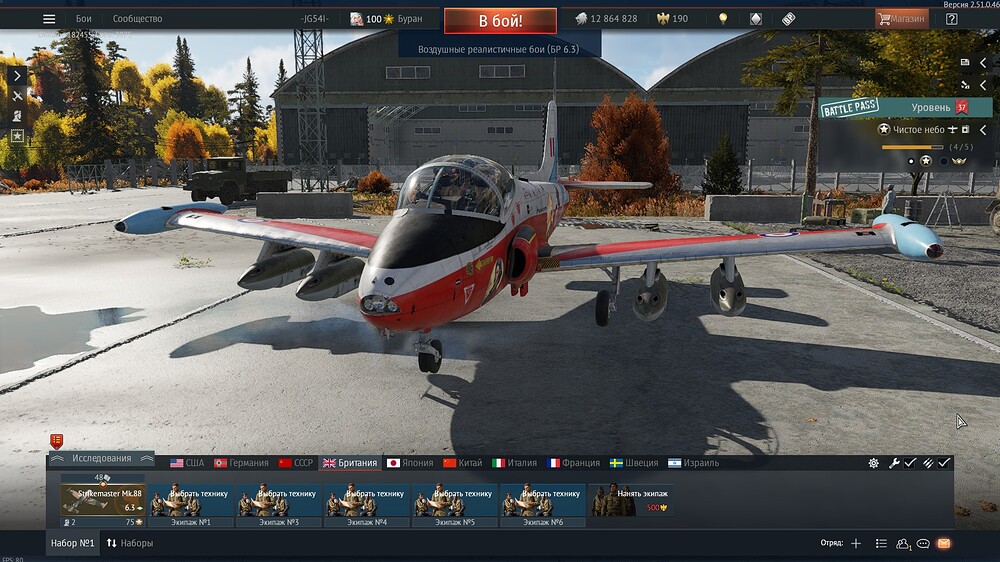Image resolution: width=1000 pixels, height=562 pixels.
Task: Open the Наборы presets list
Action: pyautogui.click(x=130, y=544)
